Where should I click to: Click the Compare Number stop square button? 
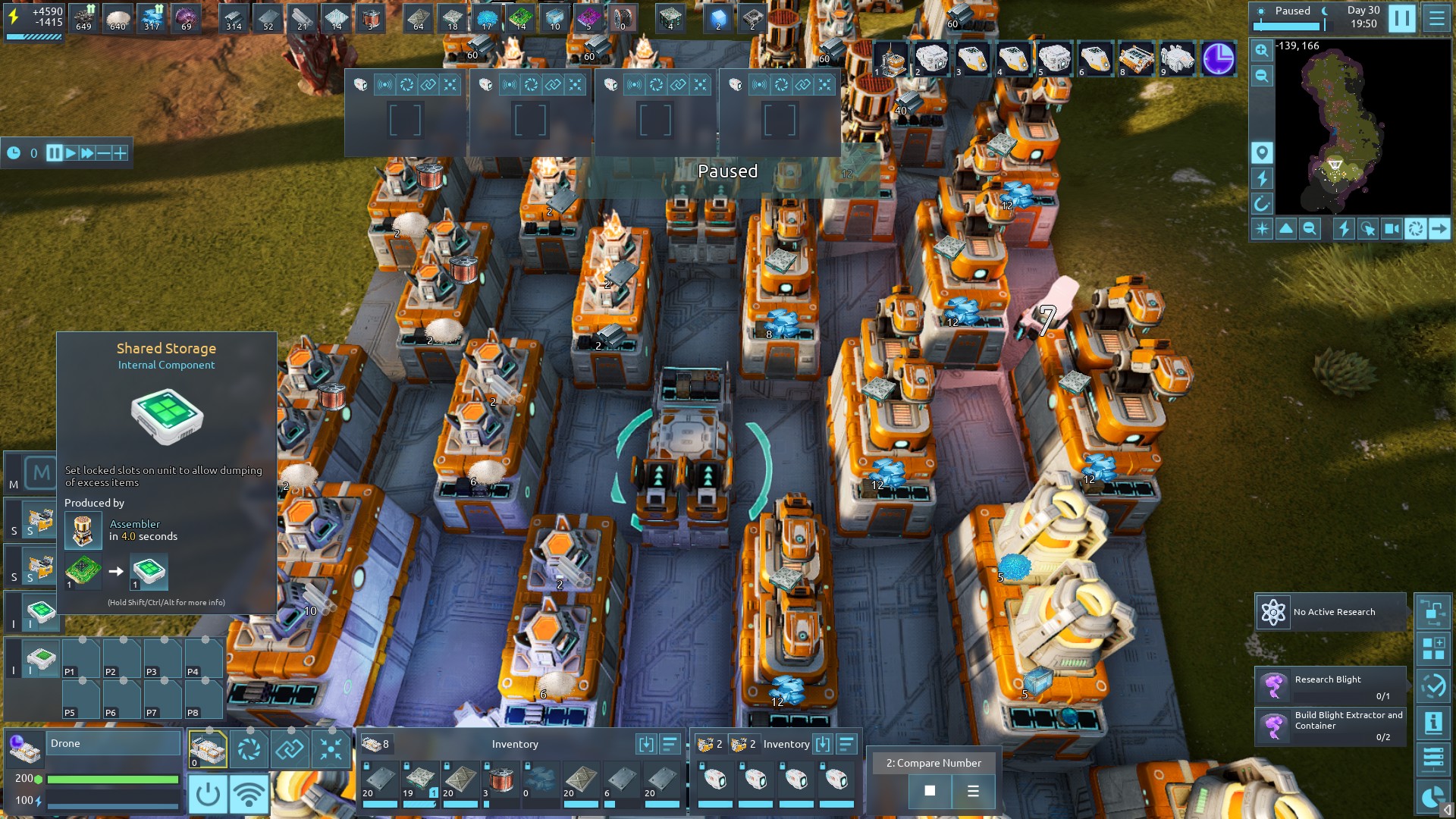tap(930, 791)
